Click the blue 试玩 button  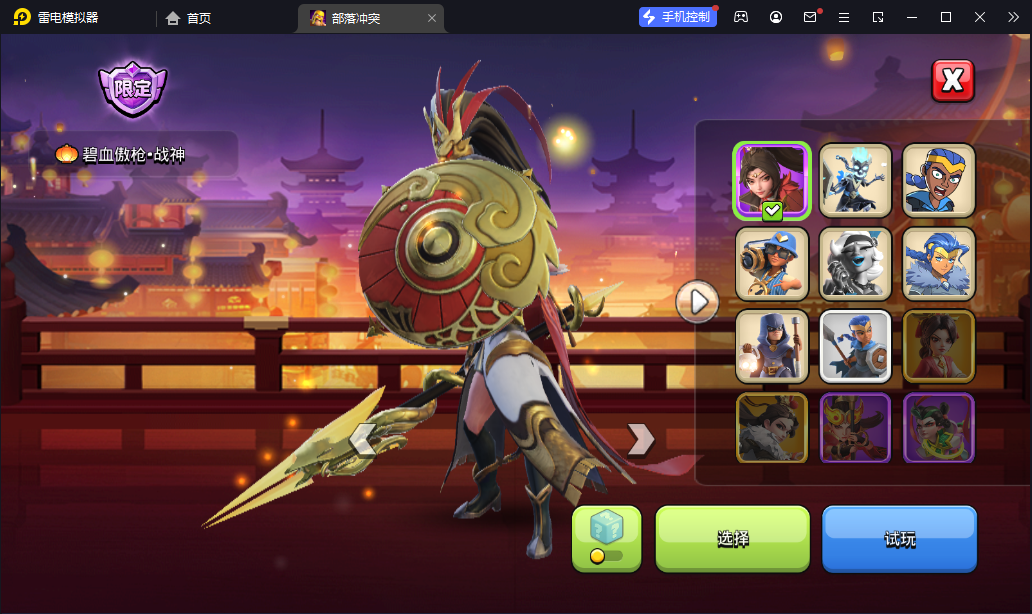coord(899,538)
